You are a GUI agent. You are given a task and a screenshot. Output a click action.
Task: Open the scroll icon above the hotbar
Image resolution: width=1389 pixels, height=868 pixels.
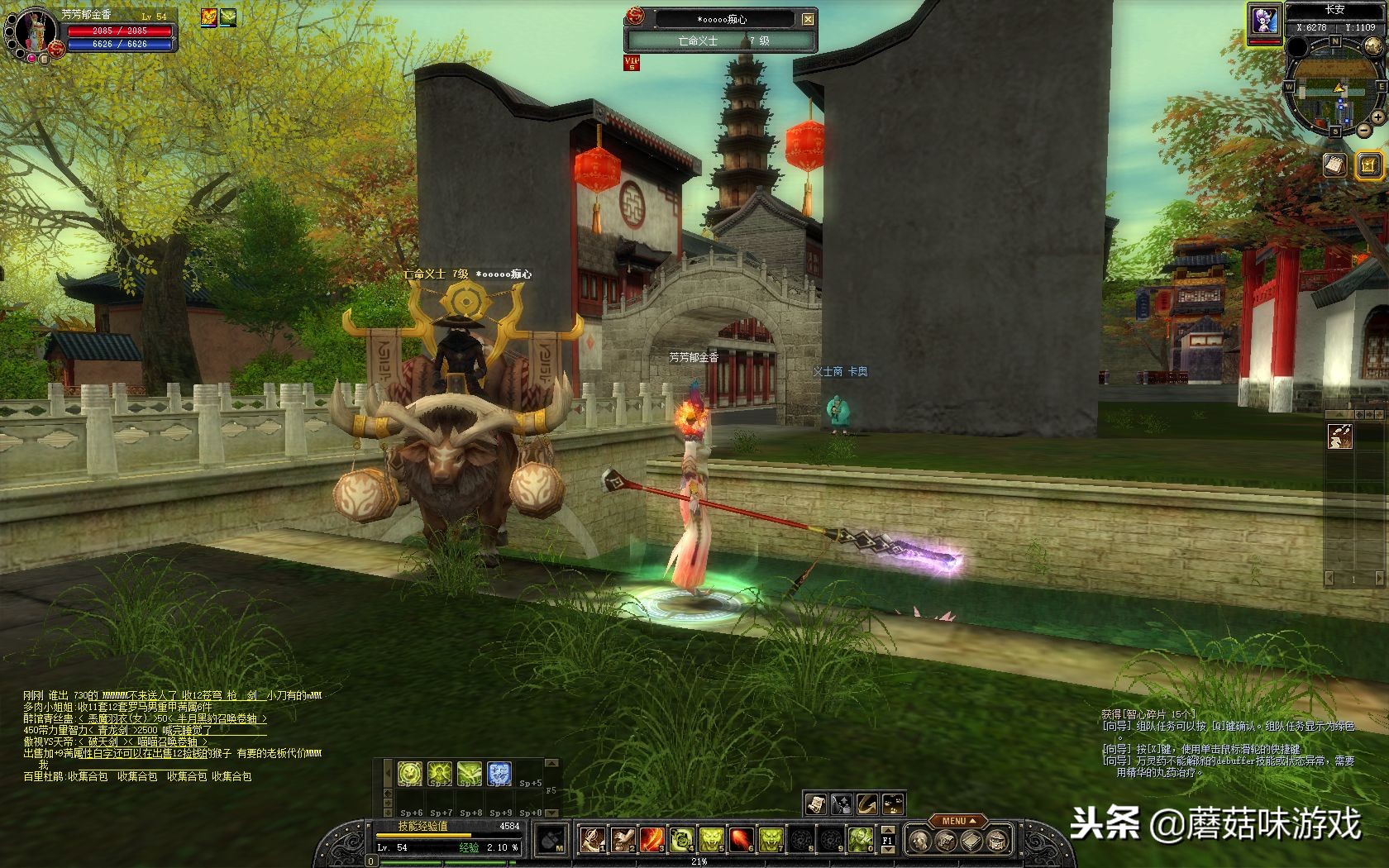pyautogui.click(x=815, y=803)
